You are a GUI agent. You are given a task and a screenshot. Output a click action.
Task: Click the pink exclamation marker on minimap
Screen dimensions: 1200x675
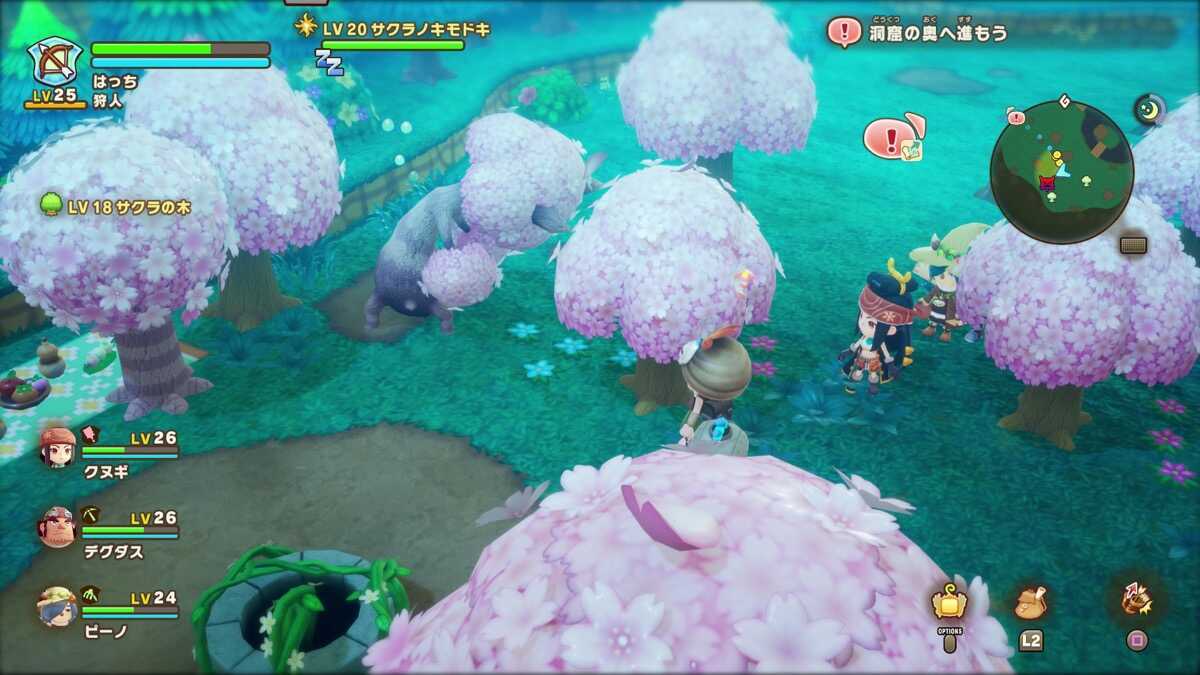[x=1016, y=118]
